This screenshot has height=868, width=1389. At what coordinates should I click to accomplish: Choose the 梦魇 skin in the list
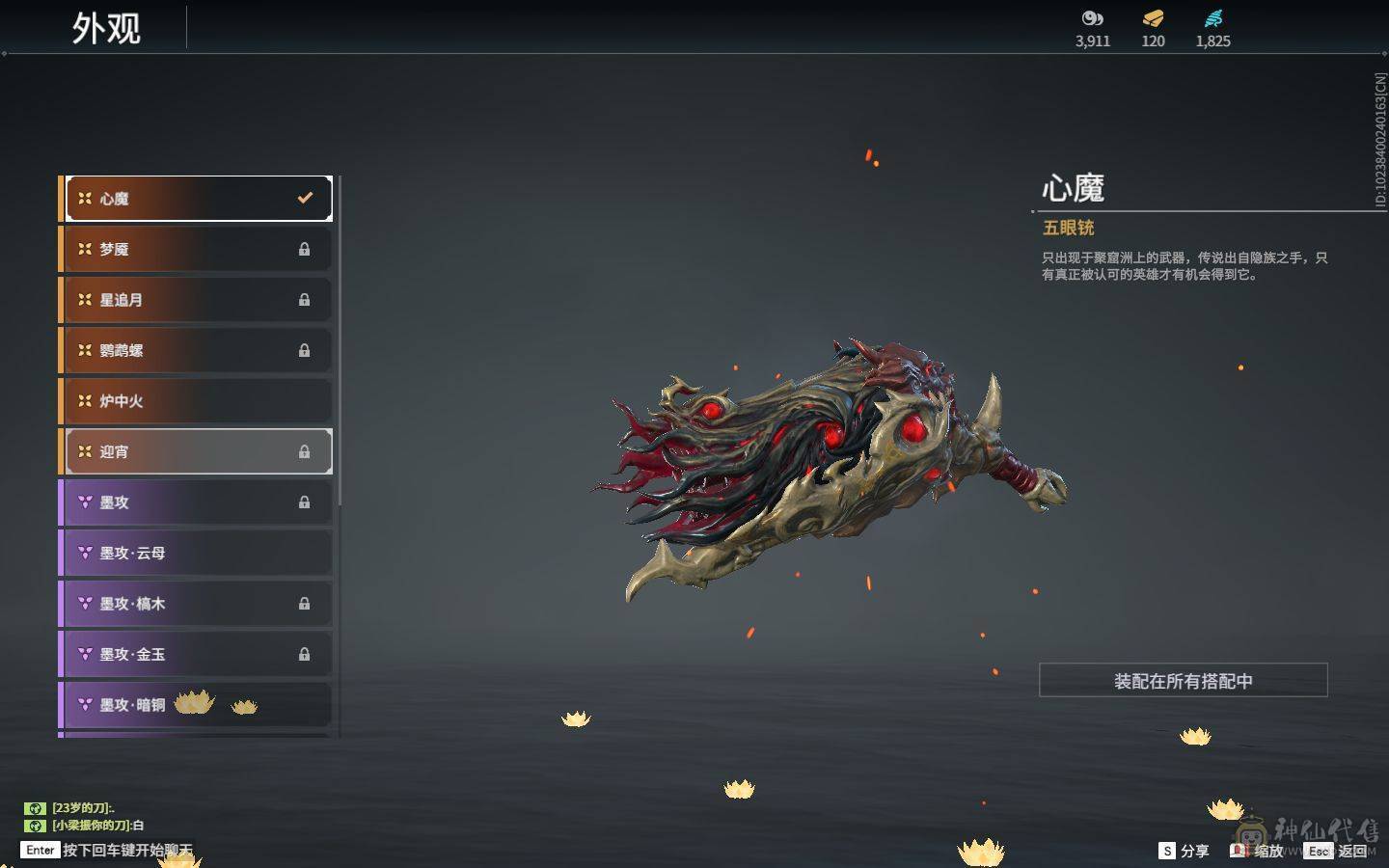[198, 249]
